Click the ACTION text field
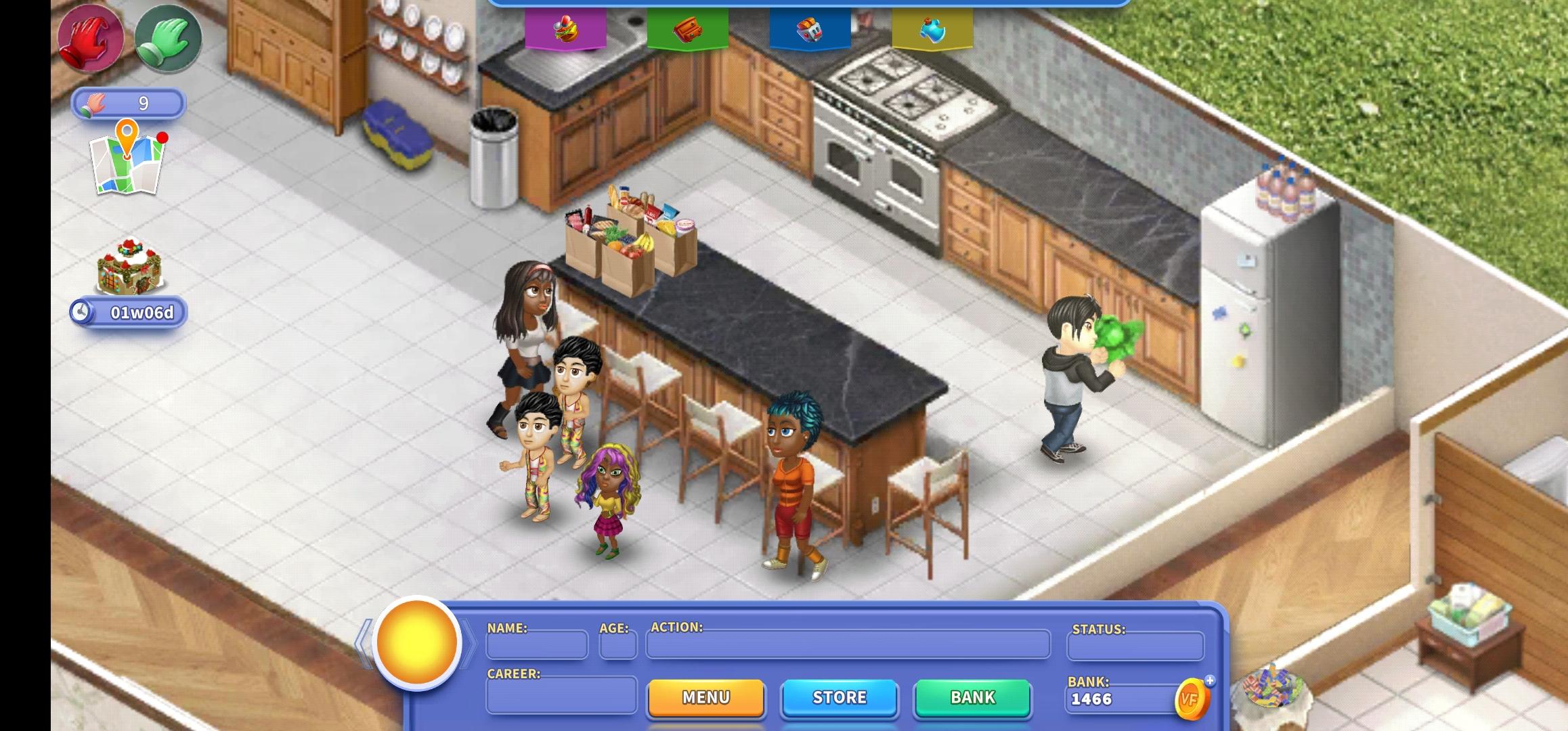The width and height of the screenshot is (1568, 731). tap(846, 646)
